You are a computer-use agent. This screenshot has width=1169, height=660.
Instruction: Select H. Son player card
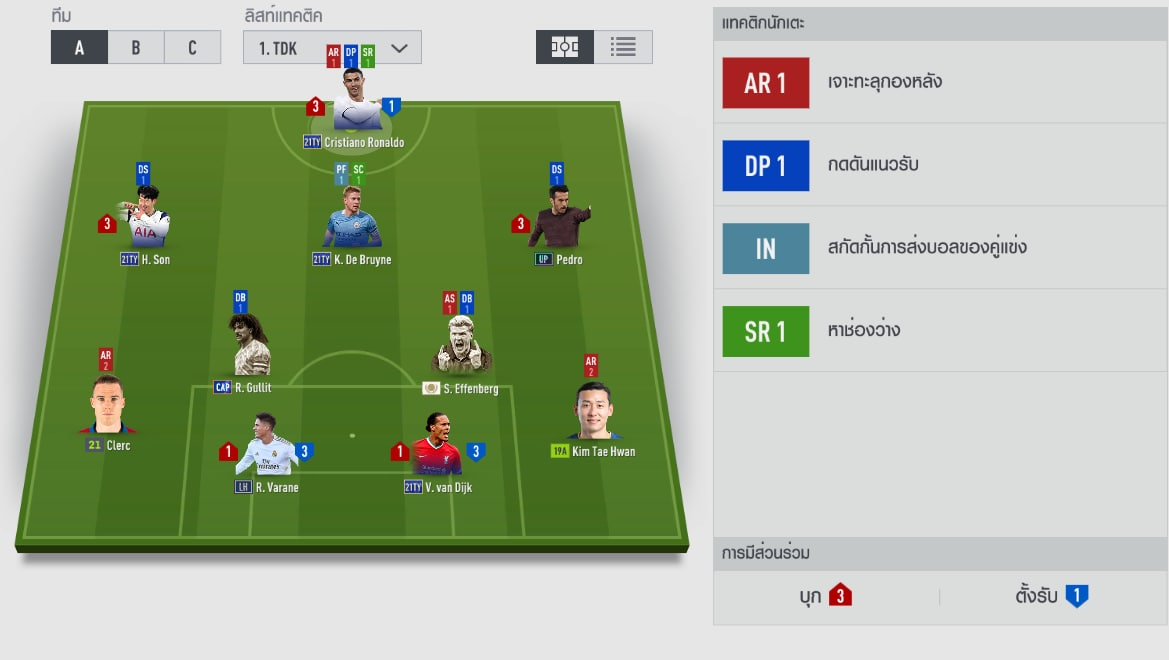tap(146, 219)
